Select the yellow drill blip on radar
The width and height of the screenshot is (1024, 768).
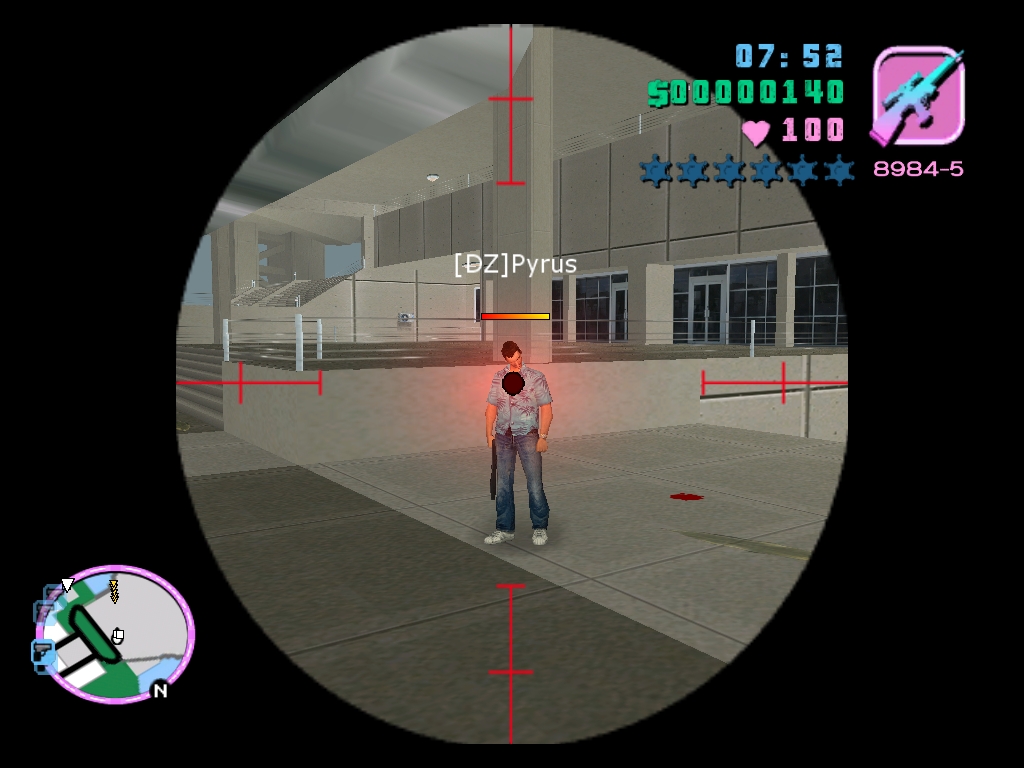click(113, 591)
